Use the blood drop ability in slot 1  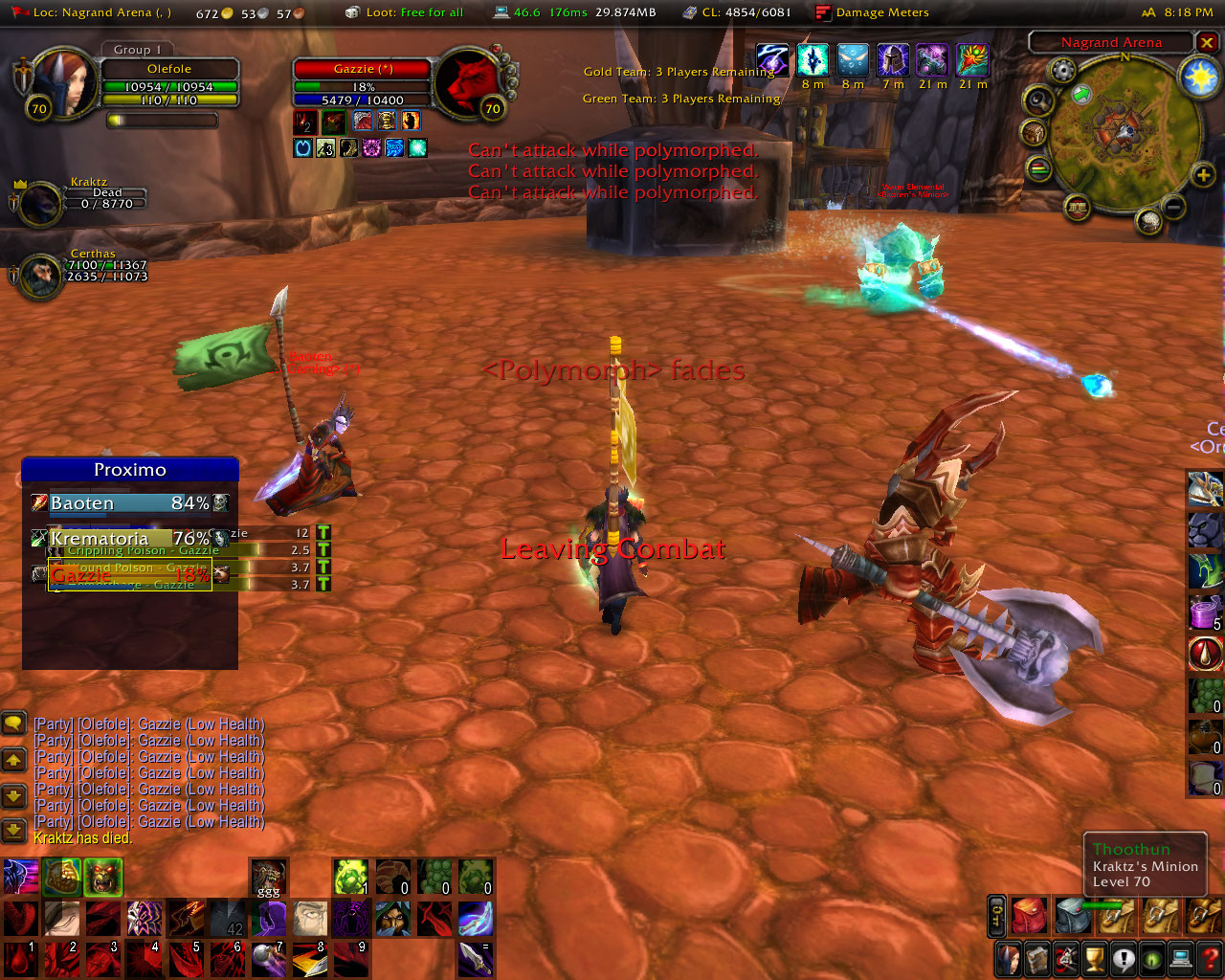(20, 959)
